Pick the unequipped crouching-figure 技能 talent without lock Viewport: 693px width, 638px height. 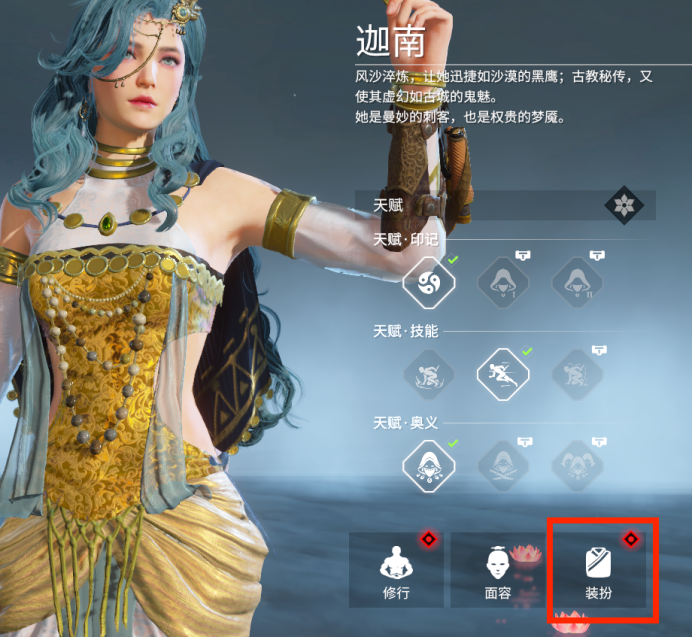pyautogui.click(x=428, y=375)
